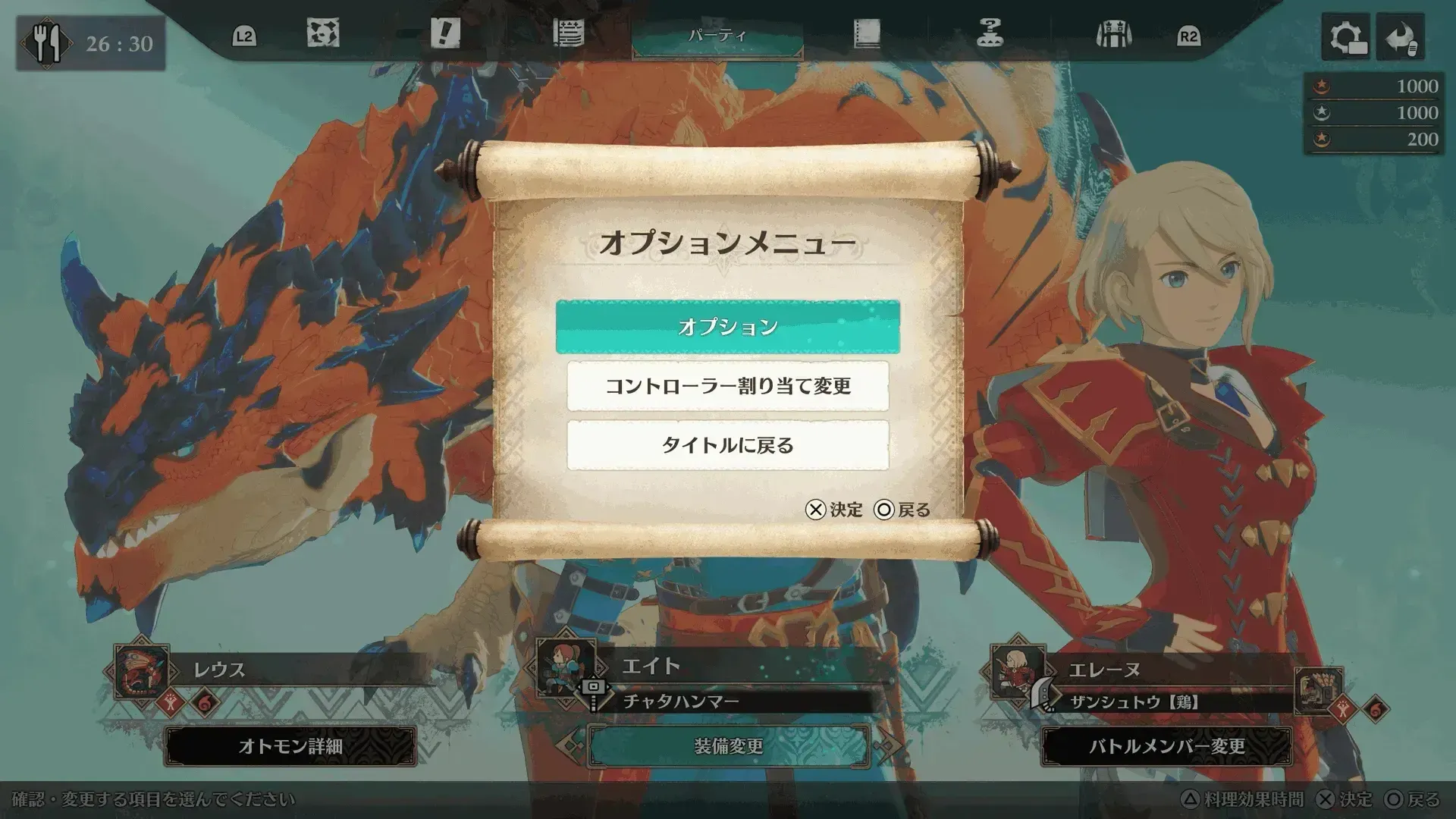
Task: Choose オプション from the options menu
Action: [728, 328]
